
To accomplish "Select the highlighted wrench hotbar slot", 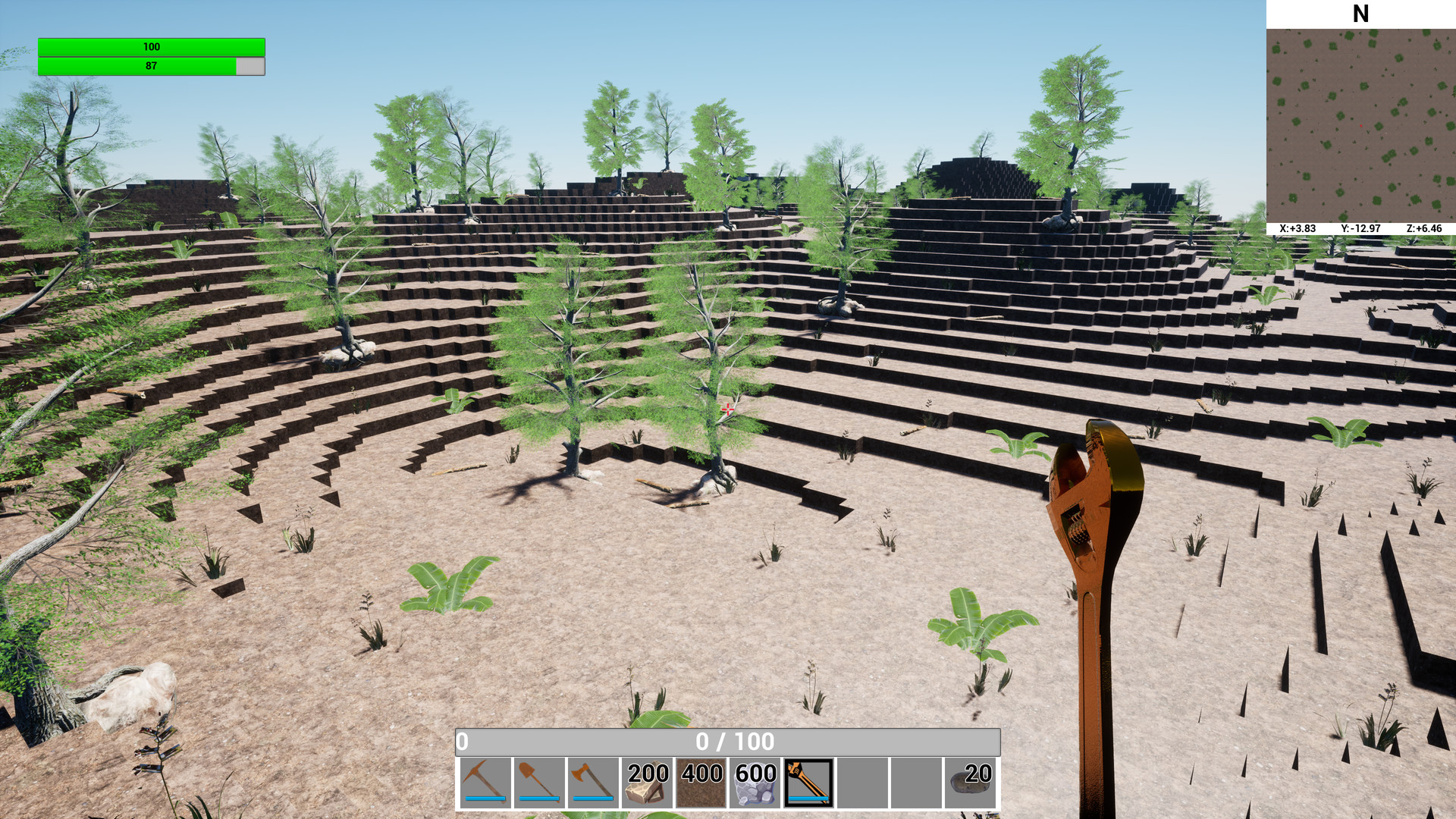I will point(808,780).
